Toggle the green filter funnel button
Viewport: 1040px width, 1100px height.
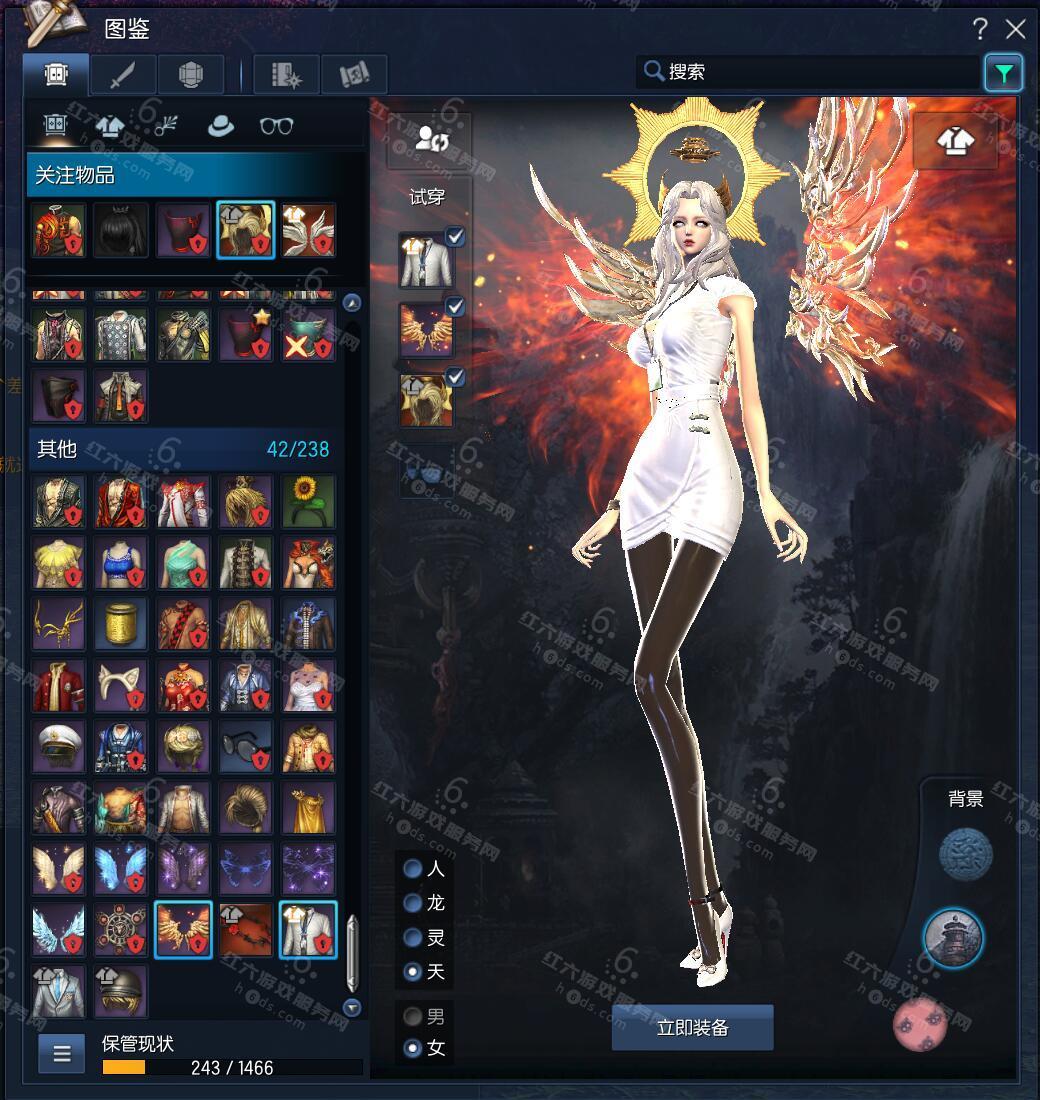point(1003,73)
